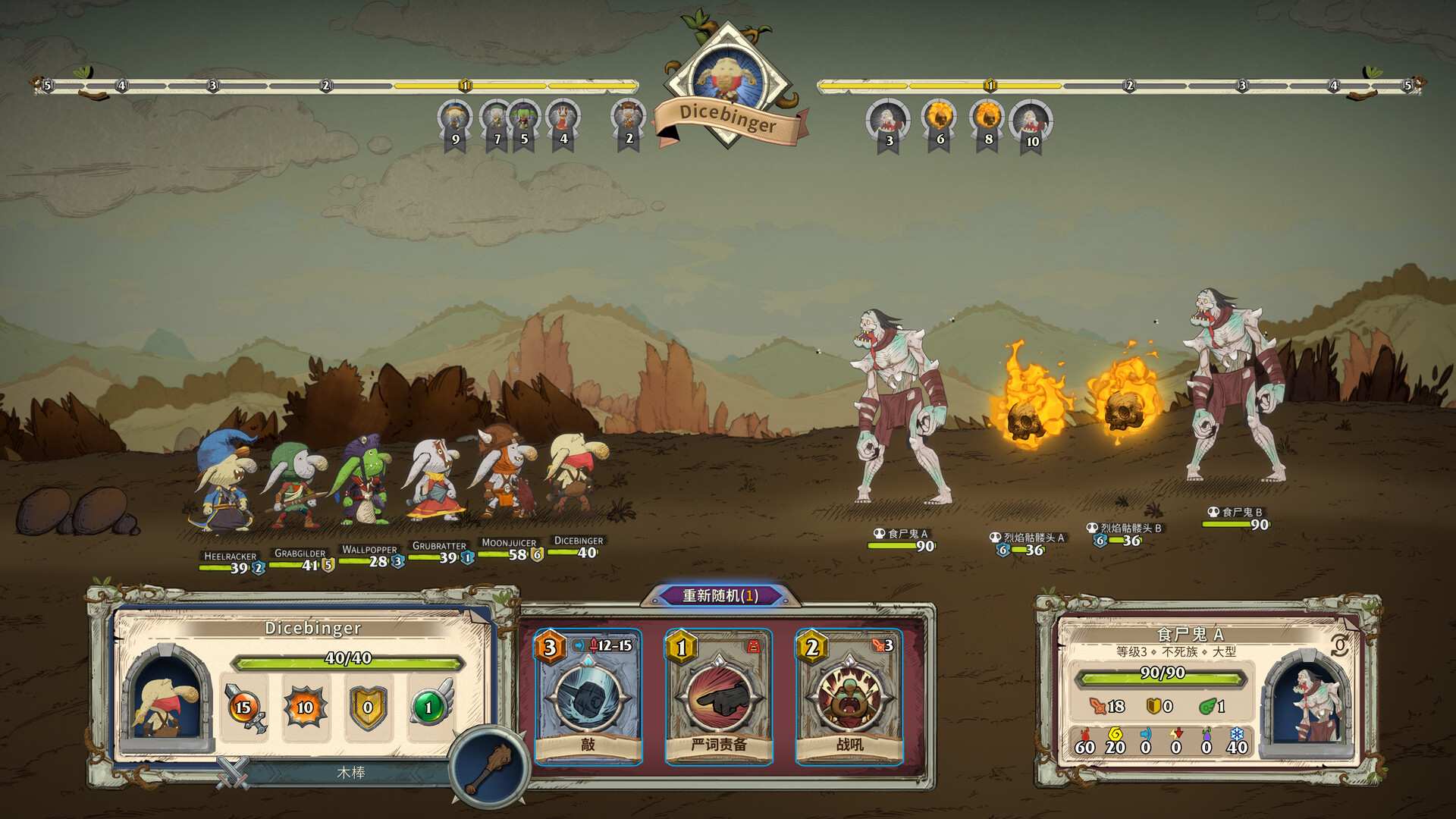Viewport: 1456px width, 819px height.
Task: Activate the 战吼 skill card
Action: click(849, 696)
